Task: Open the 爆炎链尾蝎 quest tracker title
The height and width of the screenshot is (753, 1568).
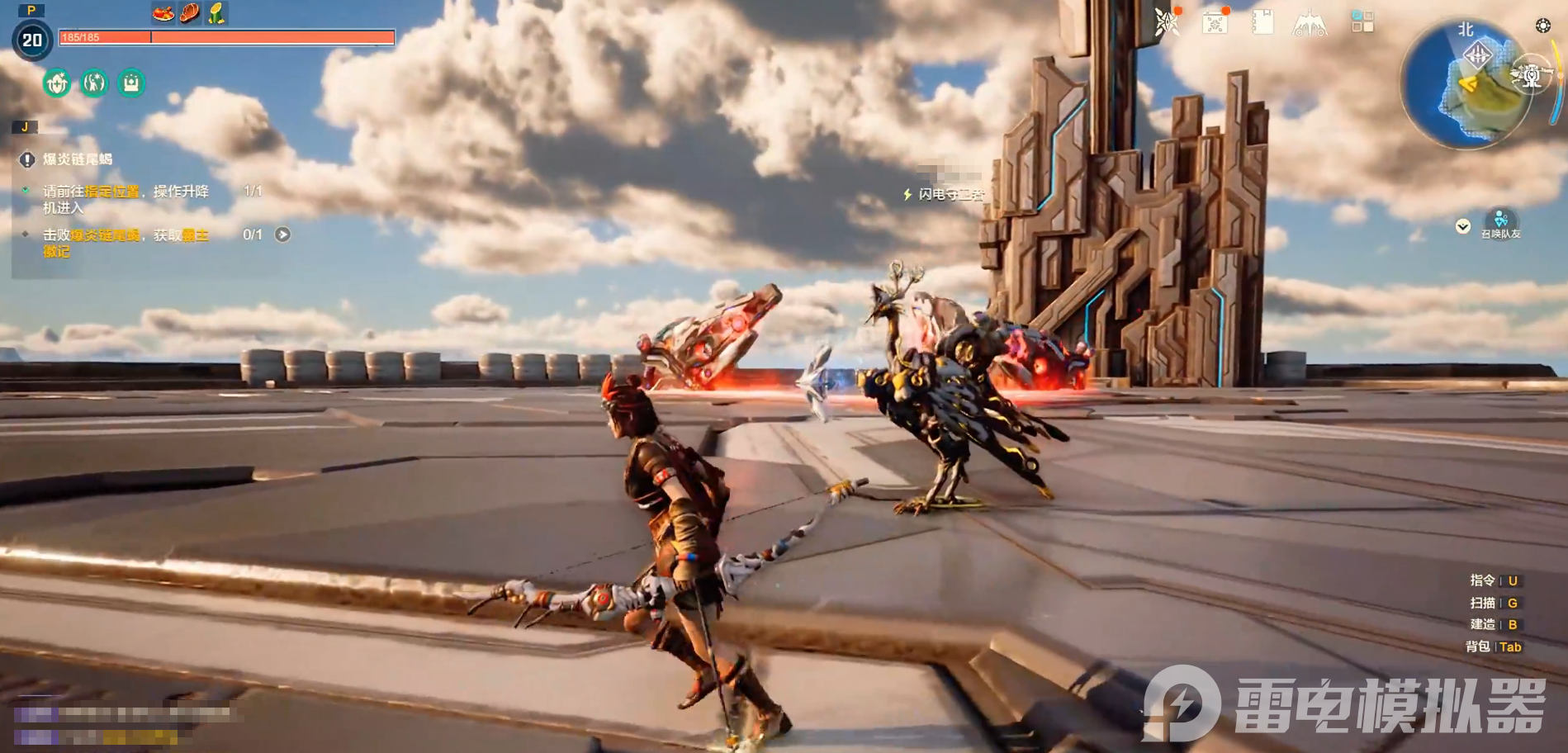Action: 78,159
